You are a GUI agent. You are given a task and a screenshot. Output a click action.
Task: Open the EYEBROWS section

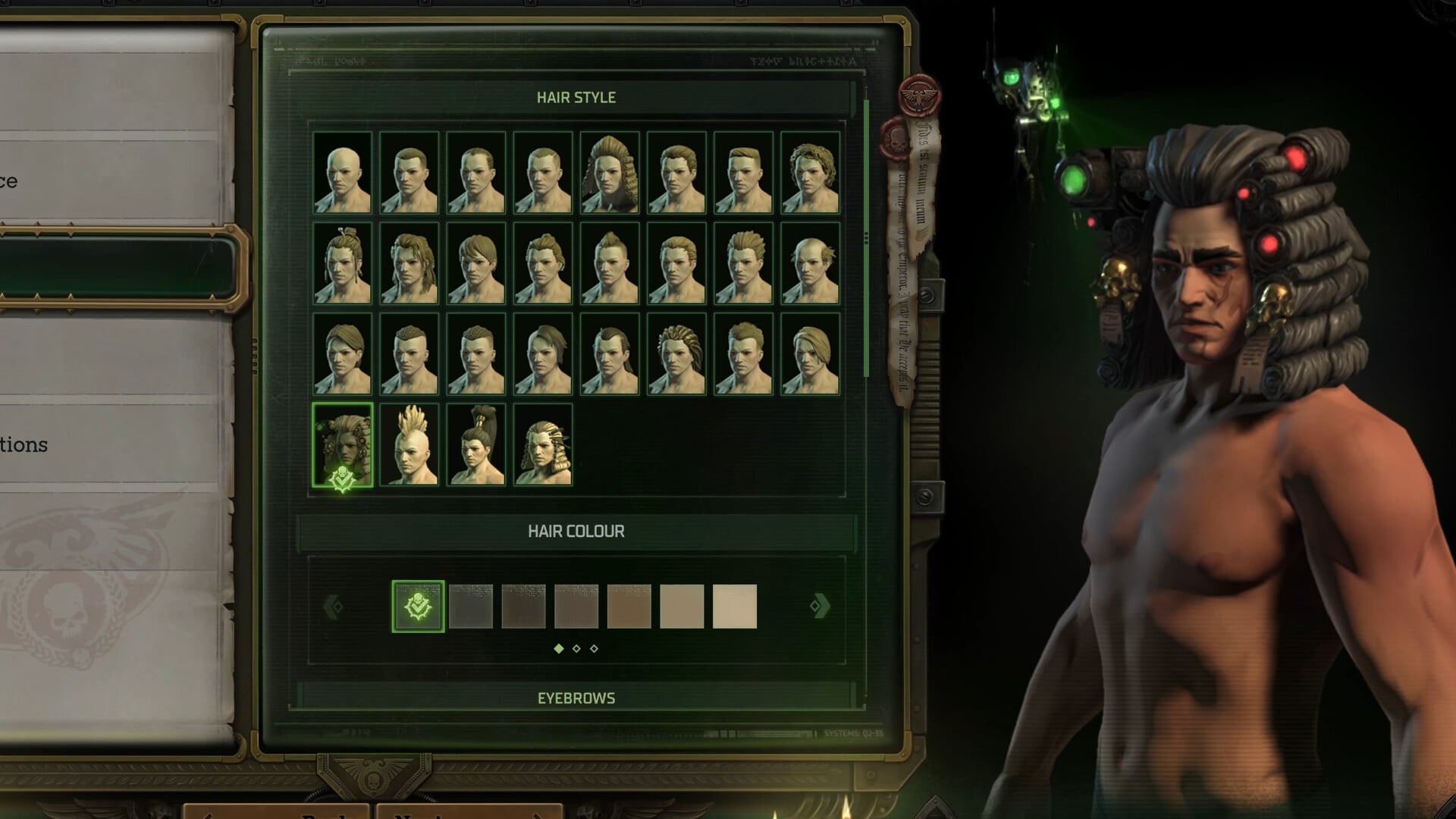tap(576, 698)
